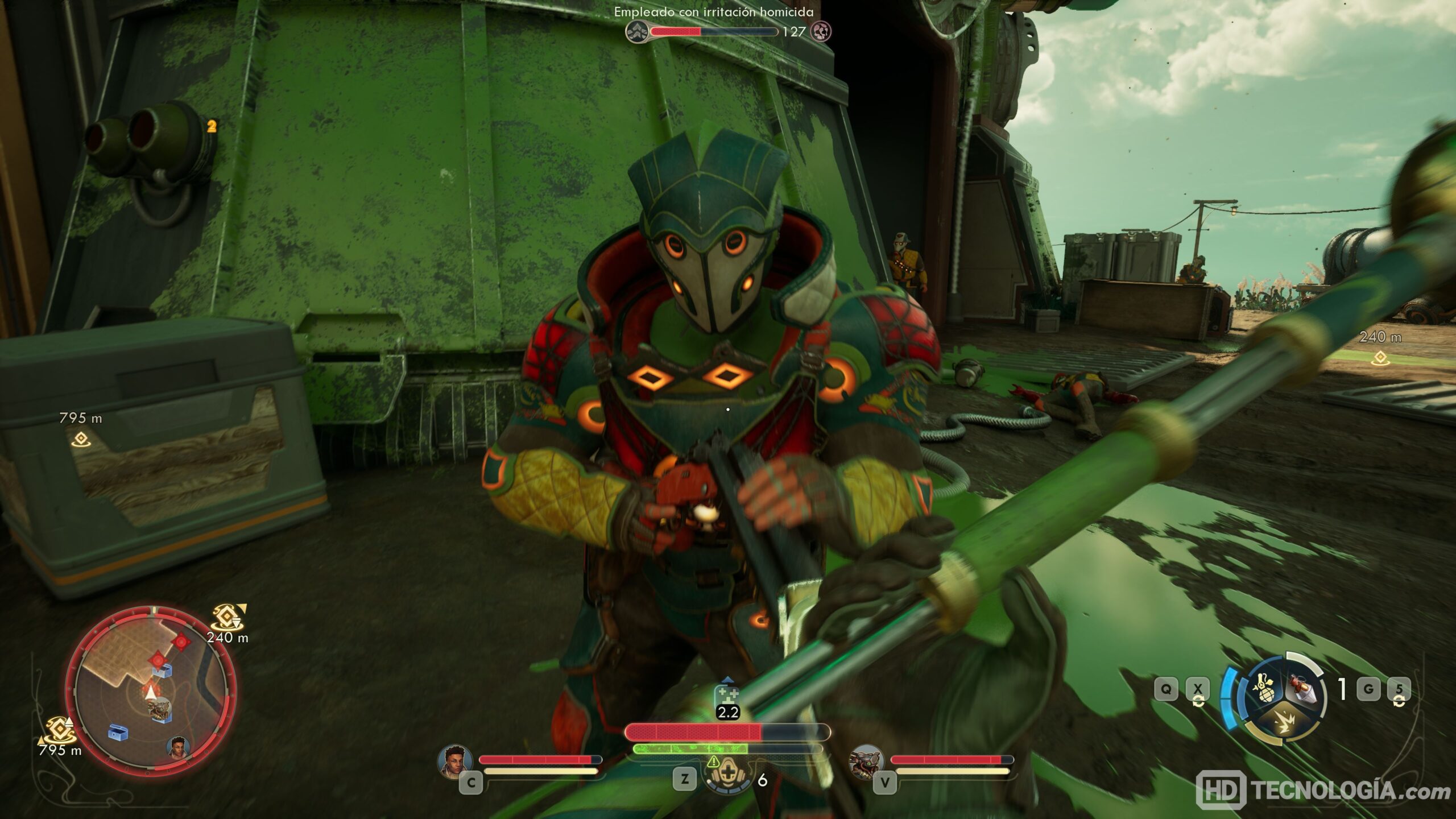Select the red gadget wheel segment
This screenshot has height=819, width=1456.
coord(1302,687)
